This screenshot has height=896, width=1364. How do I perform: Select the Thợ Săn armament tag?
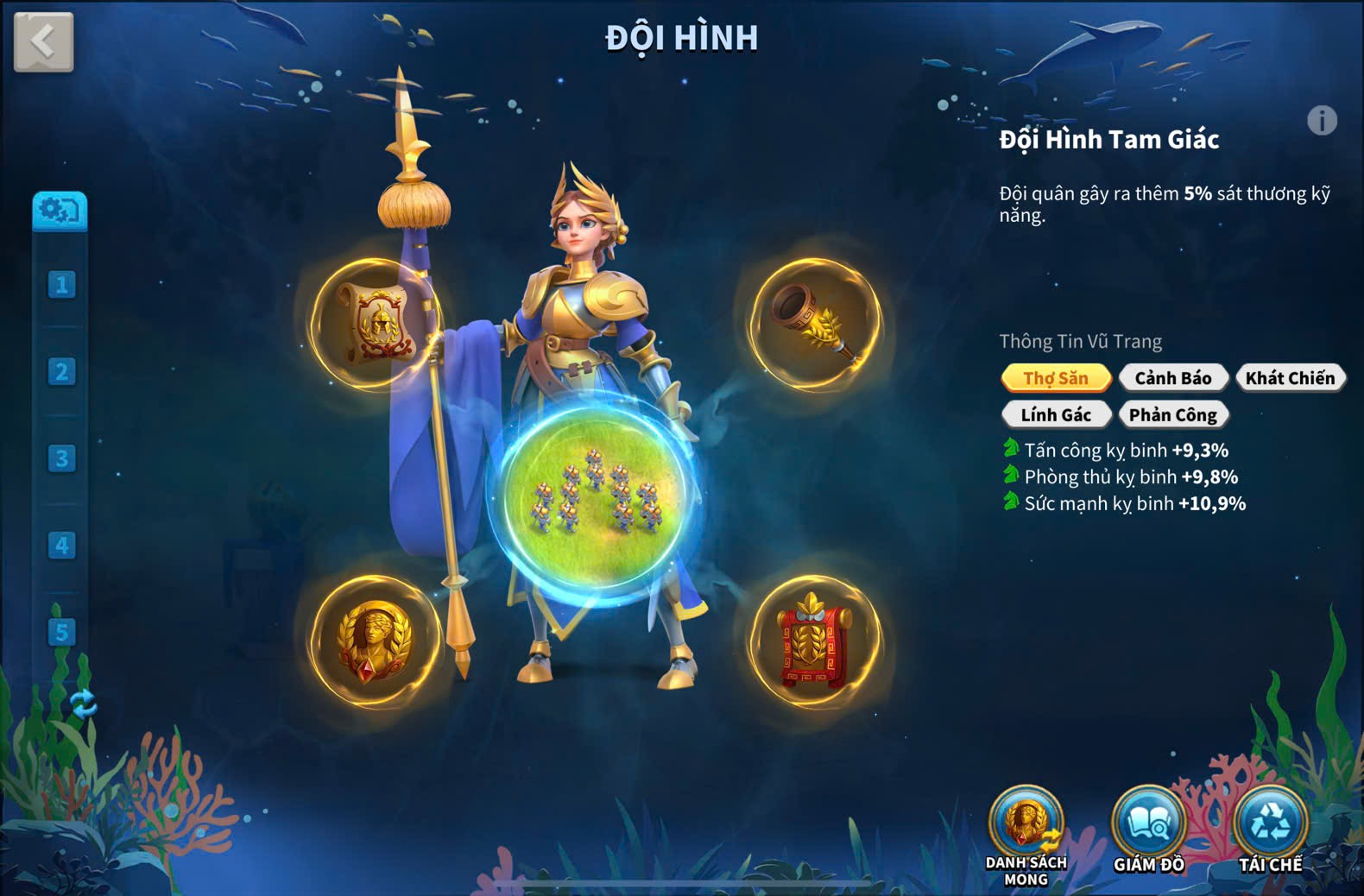1056,378
